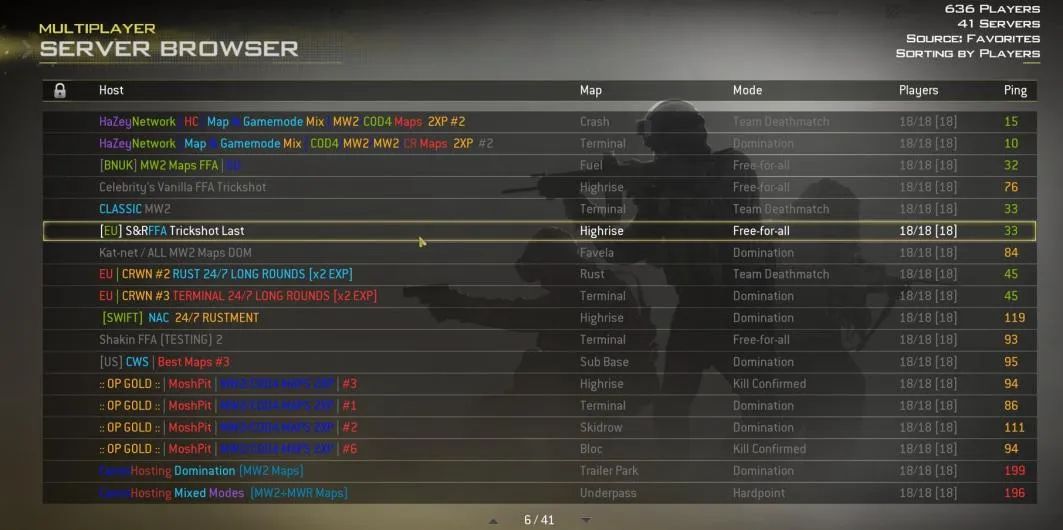Sort servers by the Players column header

tap(918, 90)
